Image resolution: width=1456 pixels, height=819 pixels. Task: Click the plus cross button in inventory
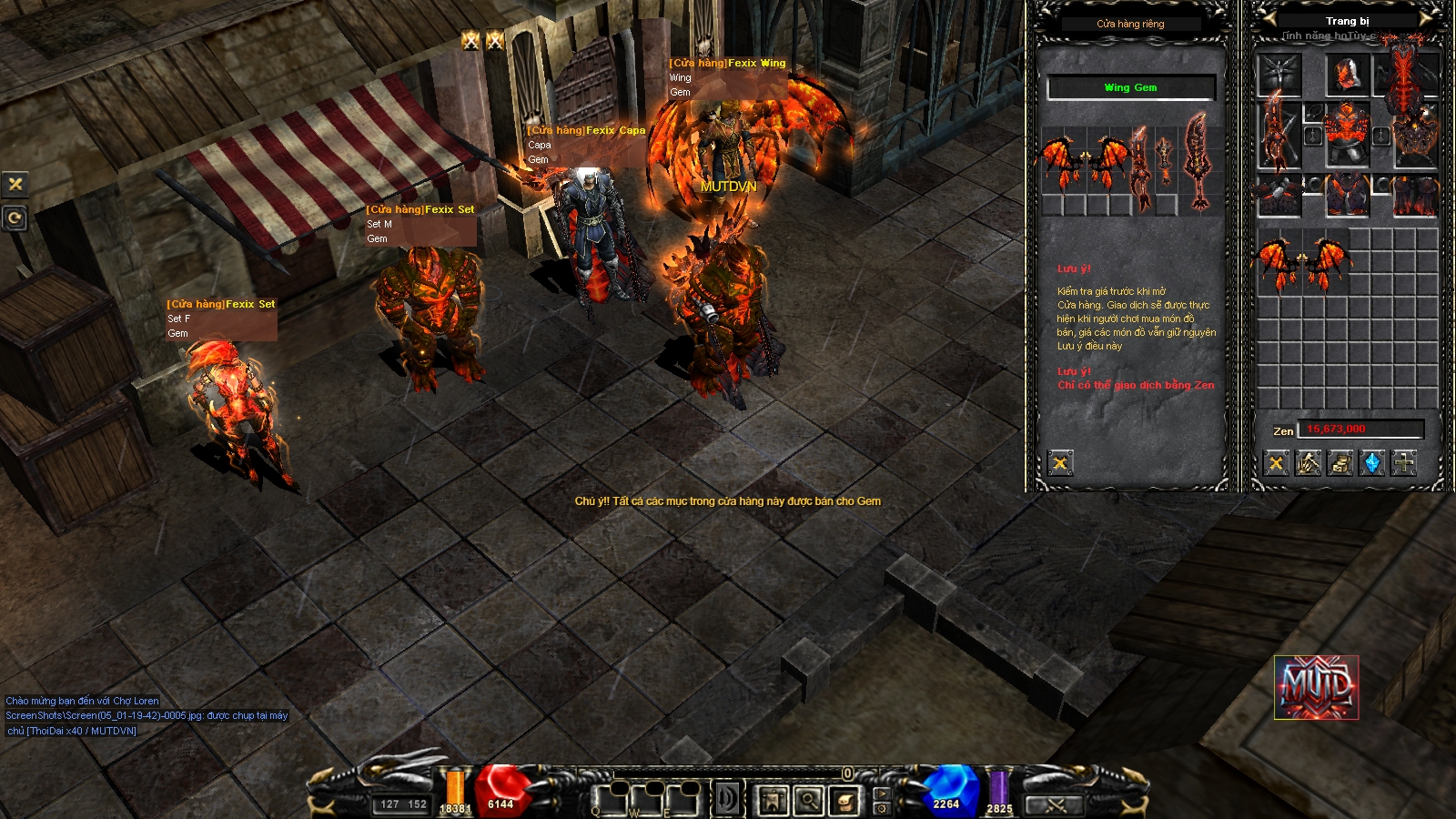point(1404,464)
